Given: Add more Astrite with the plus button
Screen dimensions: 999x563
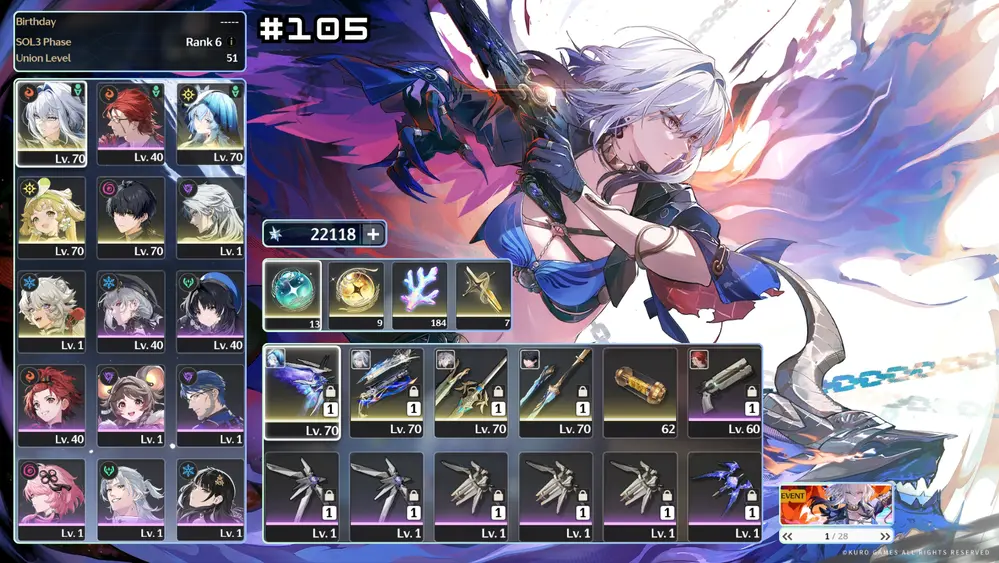Looking at the screenshot, I should point(373,234).
